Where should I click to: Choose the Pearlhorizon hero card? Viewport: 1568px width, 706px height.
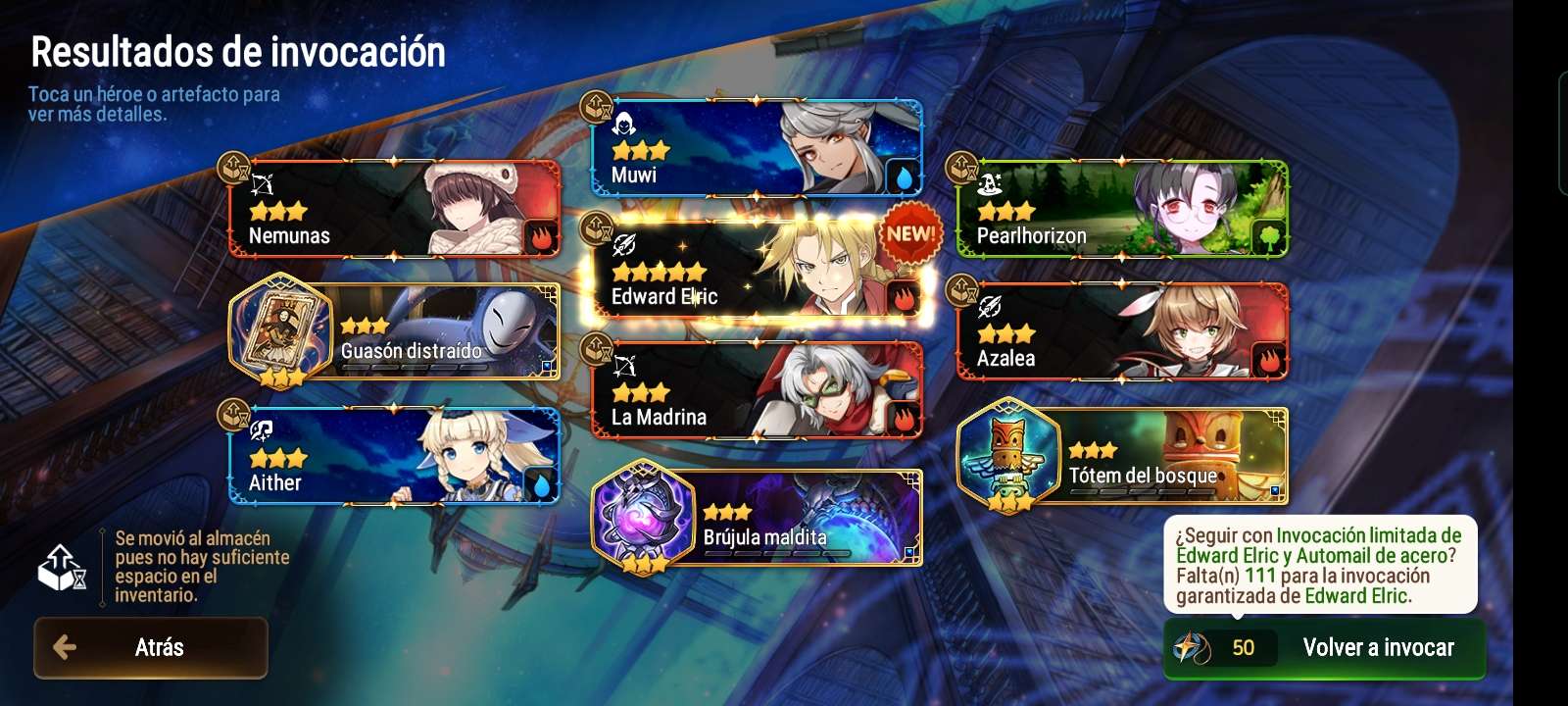(x=1122, y=209)
